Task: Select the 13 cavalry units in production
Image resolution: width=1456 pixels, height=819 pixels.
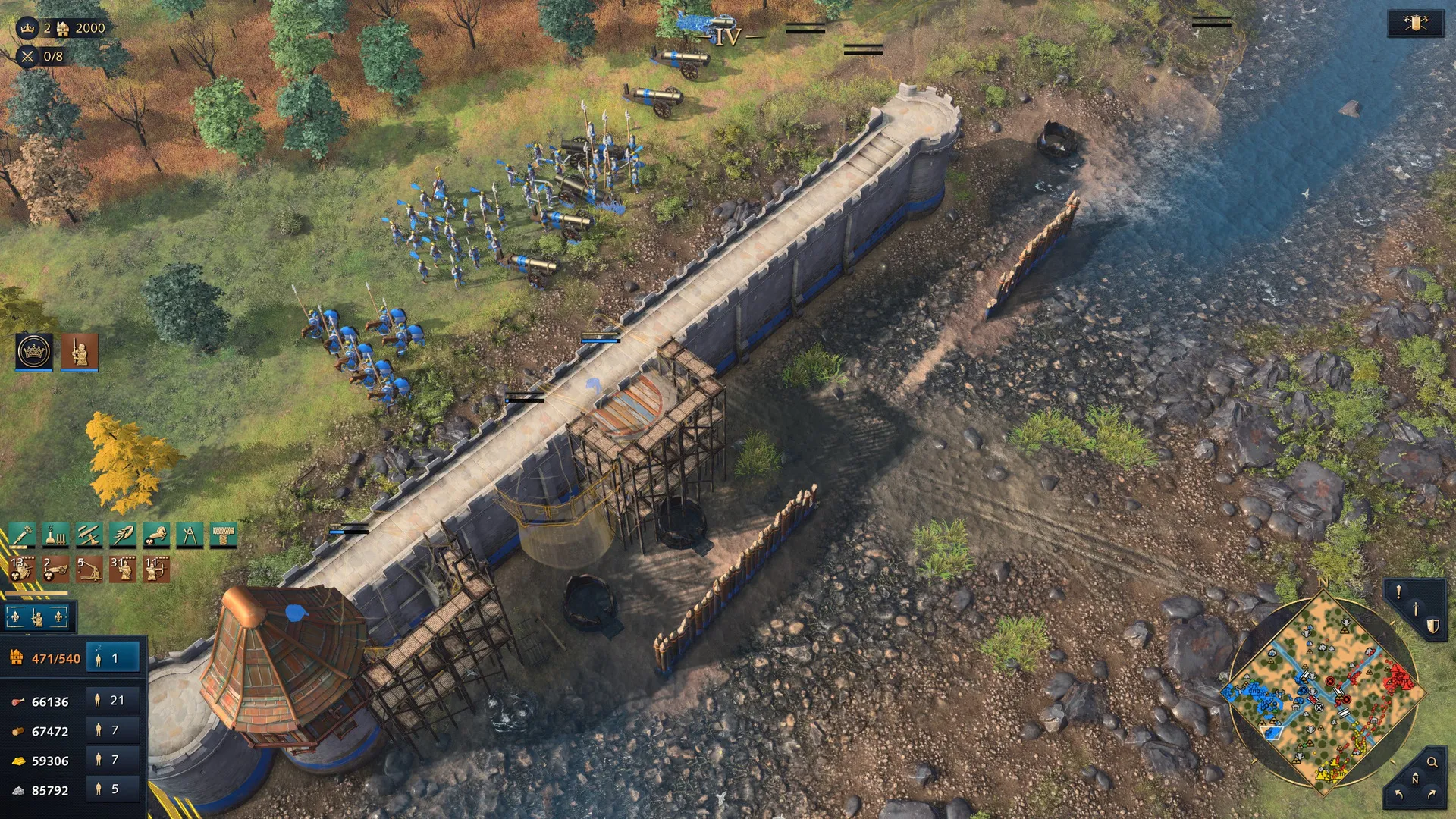Action: pos(22,570)
